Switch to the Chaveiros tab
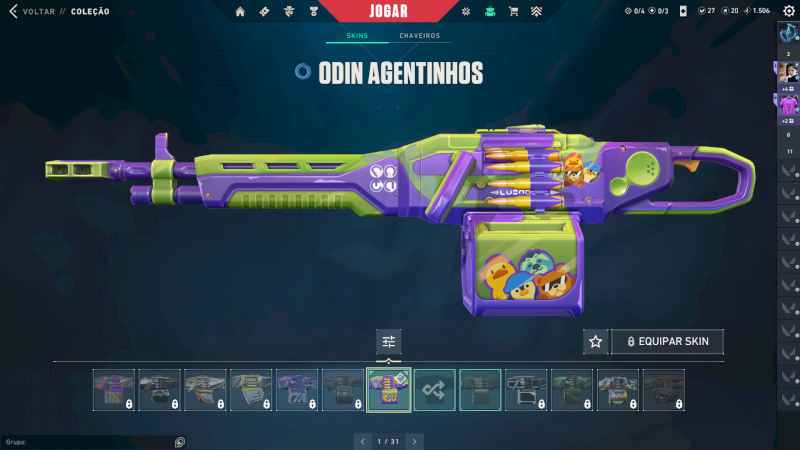Viewport: 800px width, 450px height. click(419, 36)
